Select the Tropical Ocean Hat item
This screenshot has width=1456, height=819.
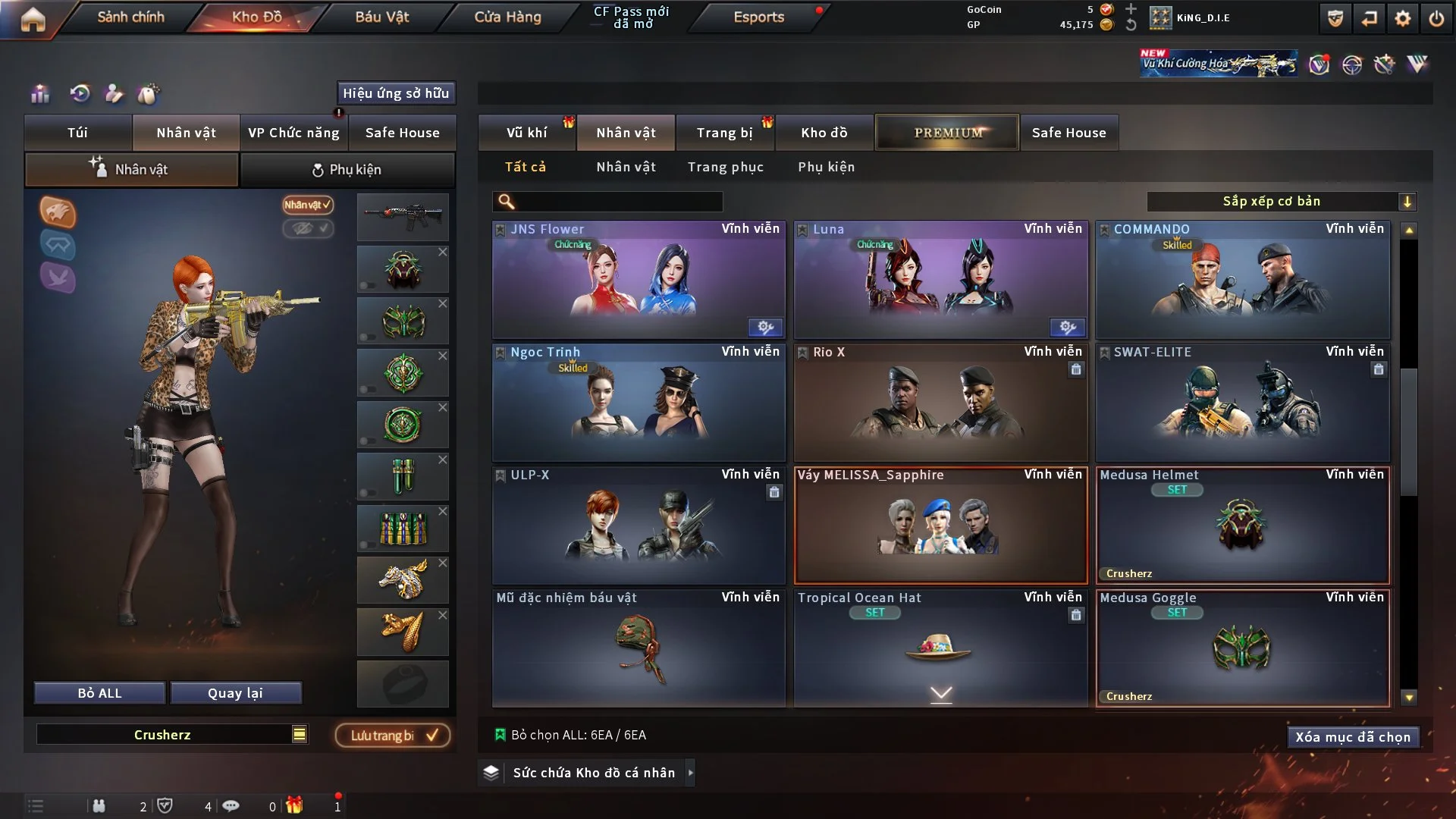[x=940, y=648]
